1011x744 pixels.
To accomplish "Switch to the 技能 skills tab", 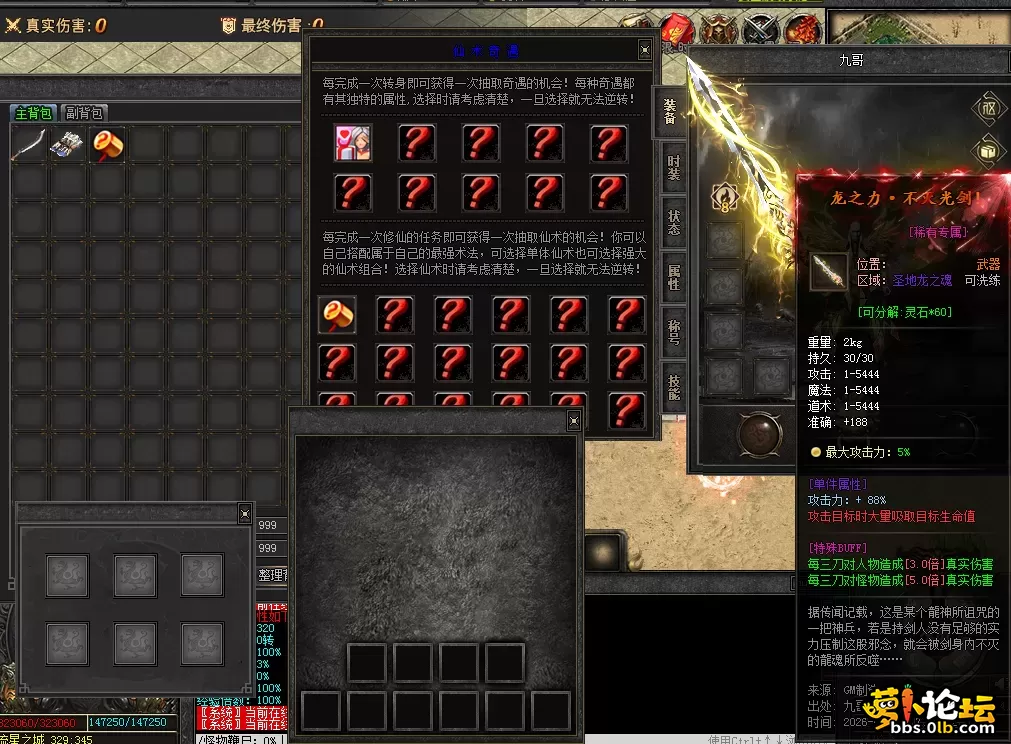I will coord(673,385).
